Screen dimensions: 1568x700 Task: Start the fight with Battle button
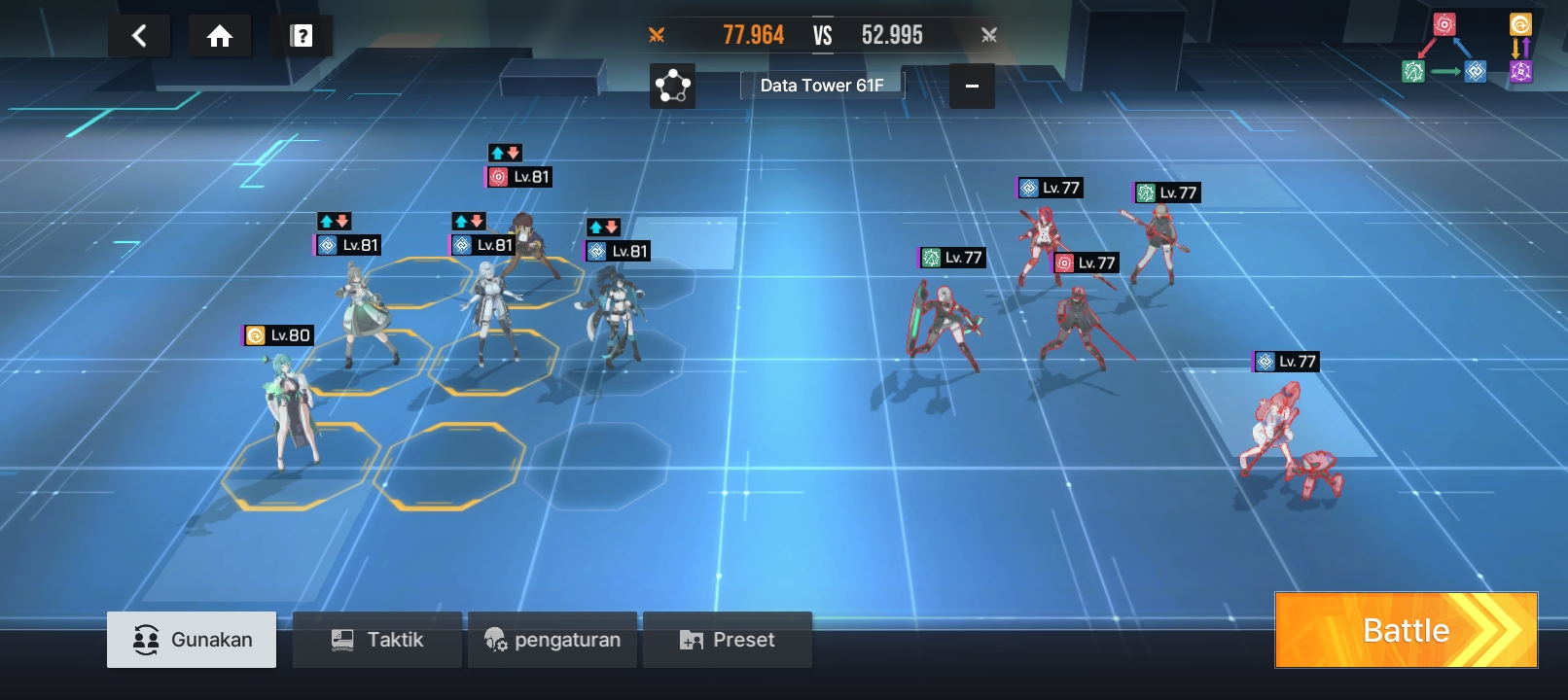pos(1406,630)
